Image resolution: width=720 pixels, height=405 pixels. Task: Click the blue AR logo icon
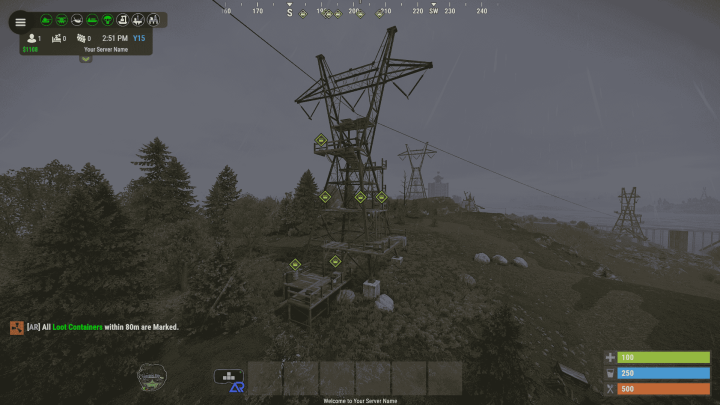click(238, 386)
